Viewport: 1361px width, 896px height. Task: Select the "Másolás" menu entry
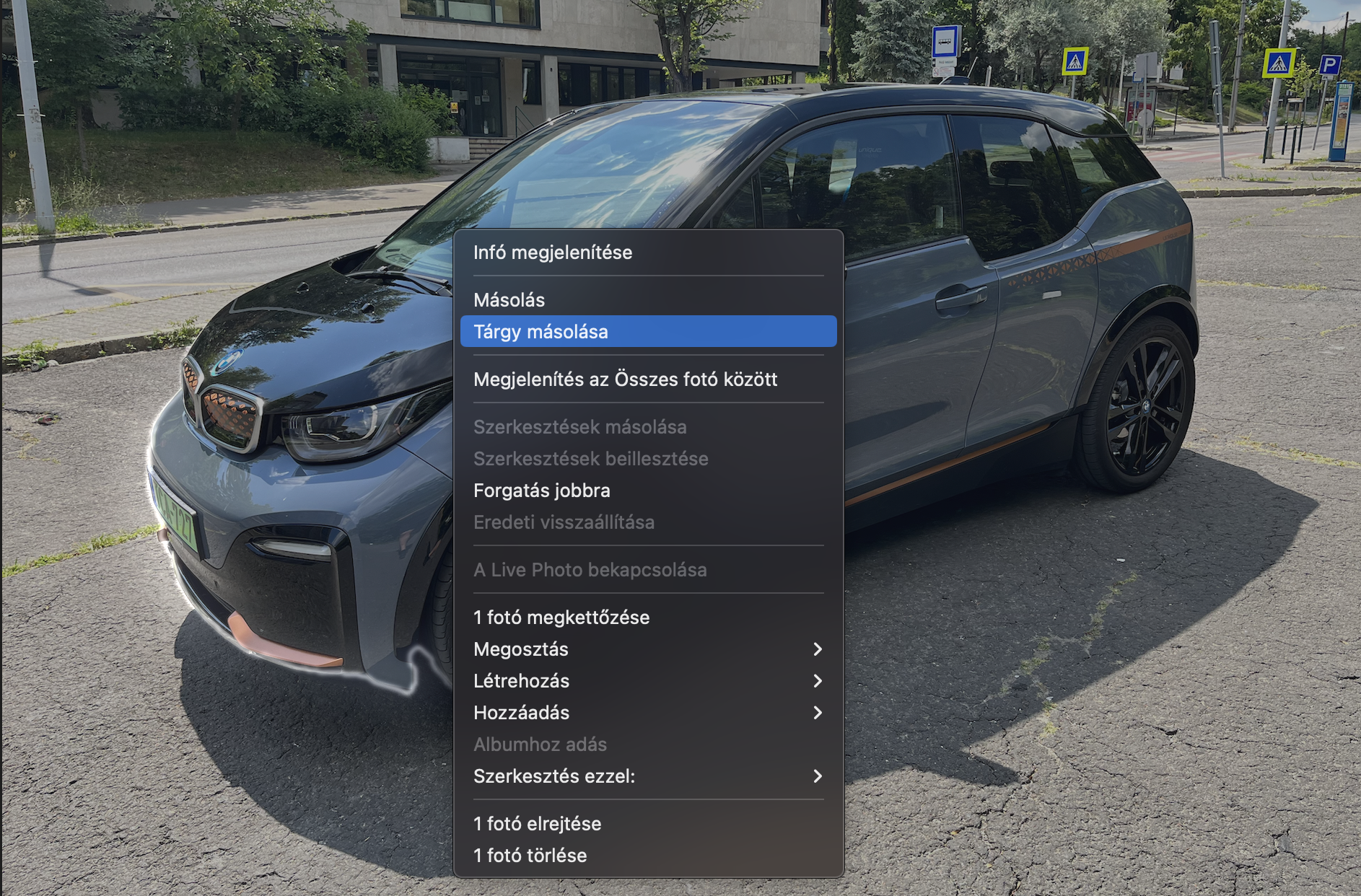(509, 300)
